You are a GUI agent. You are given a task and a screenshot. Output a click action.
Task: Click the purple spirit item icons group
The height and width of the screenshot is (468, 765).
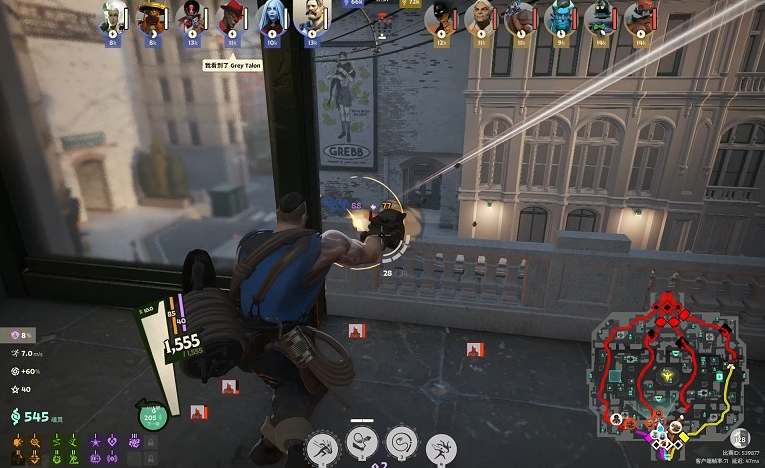(x=106, y=449)
